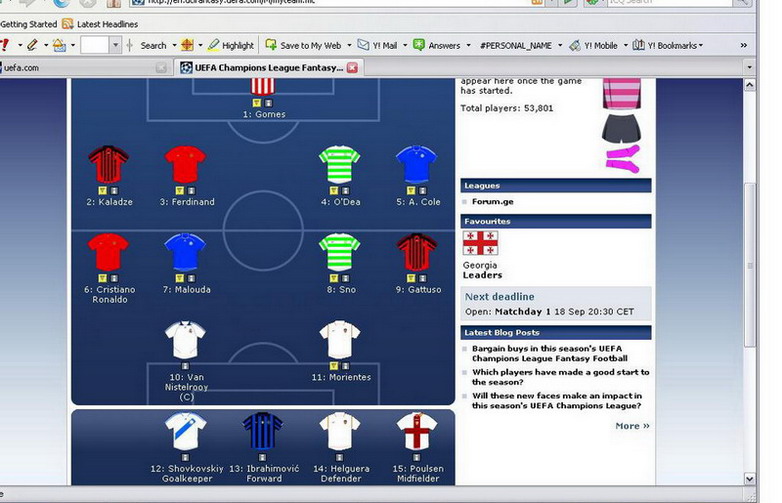Select Cristiano Ronaldo's red shirt
Viewport: 782px width, 503px height.
109,252
